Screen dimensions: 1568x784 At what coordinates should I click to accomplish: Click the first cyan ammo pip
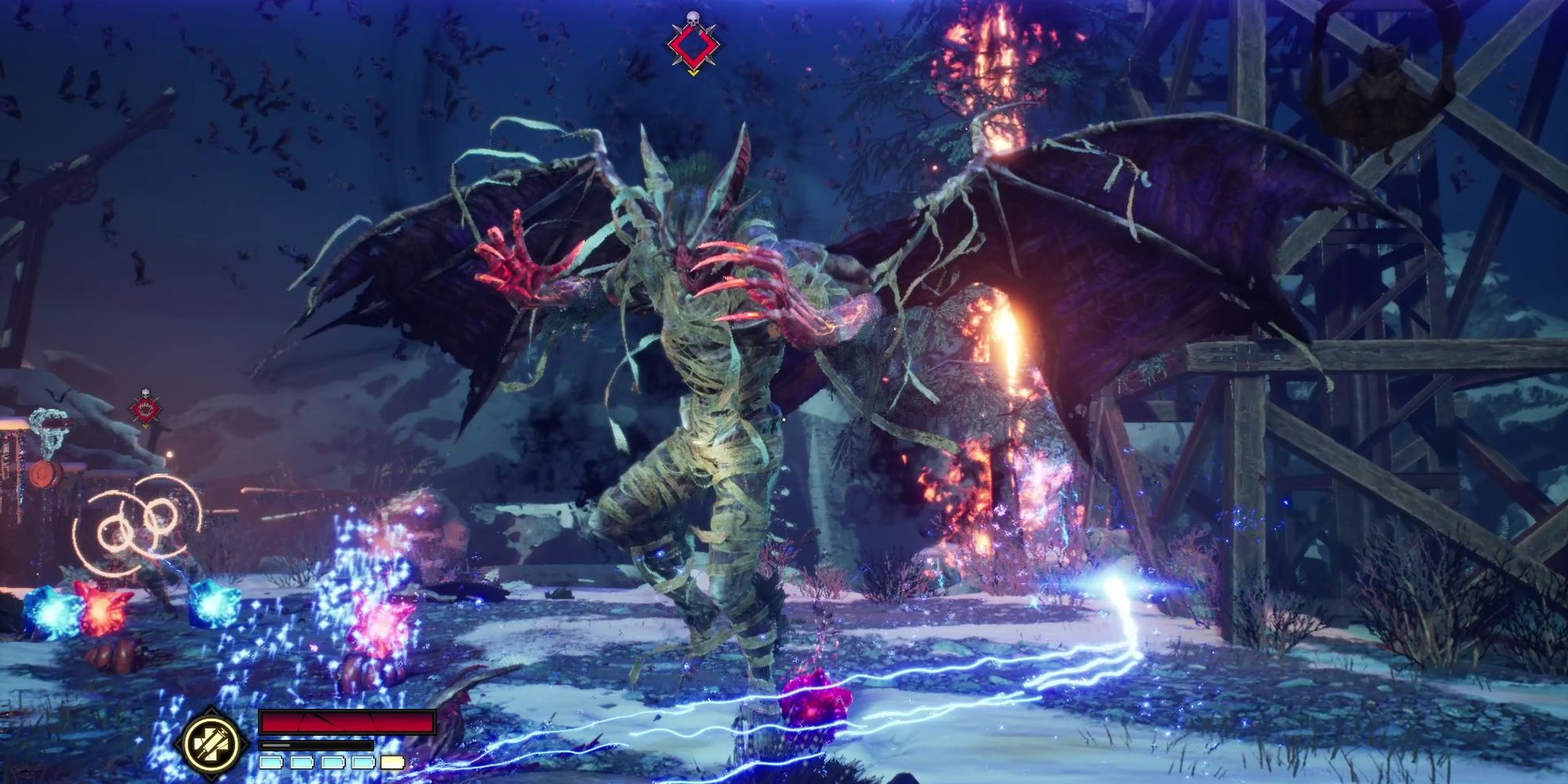(x=271, y=763)
